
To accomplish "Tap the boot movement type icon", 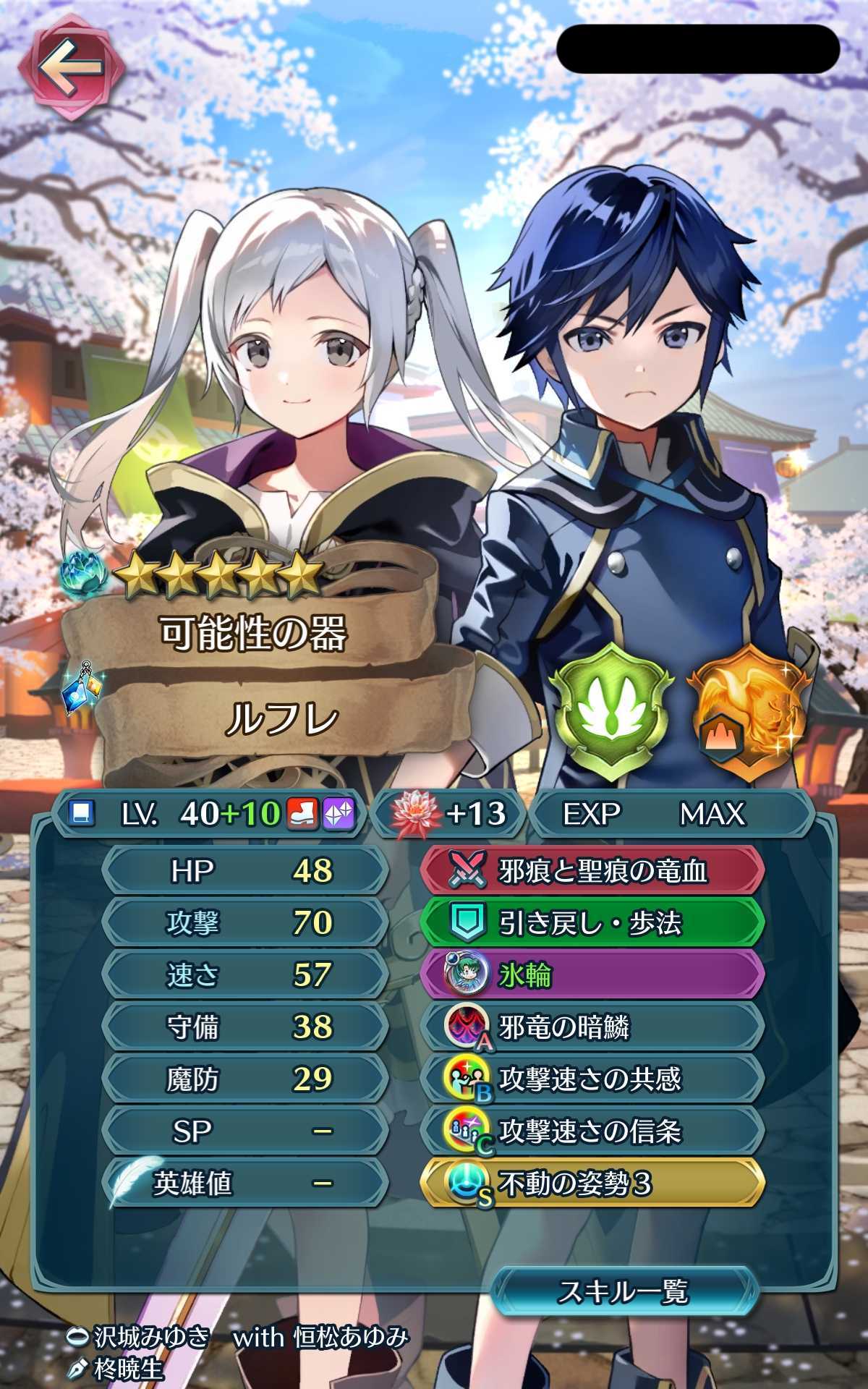I will (304, 815).
